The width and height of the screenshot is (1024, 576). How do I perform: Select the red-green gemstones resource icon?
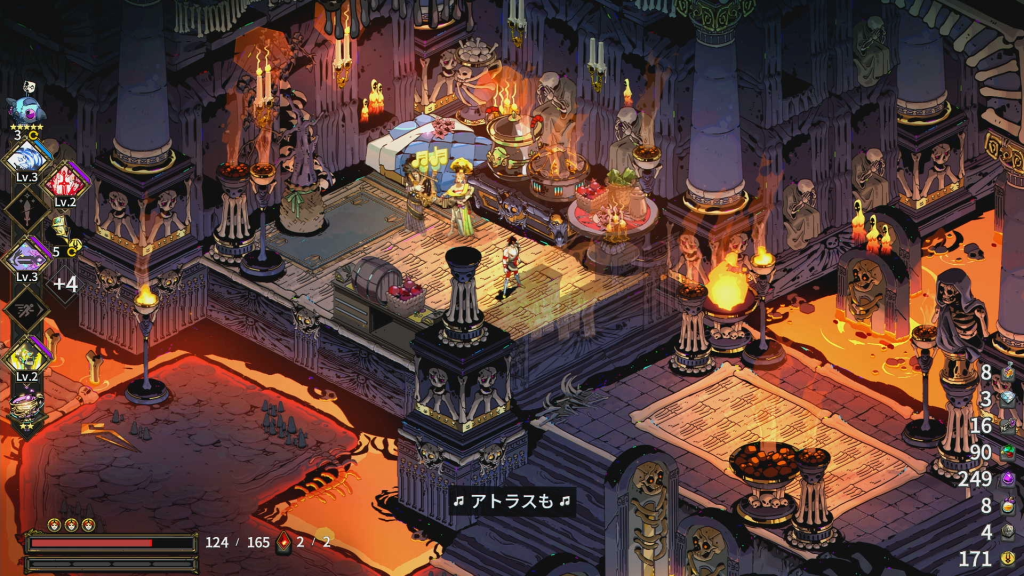point(1008,453)
